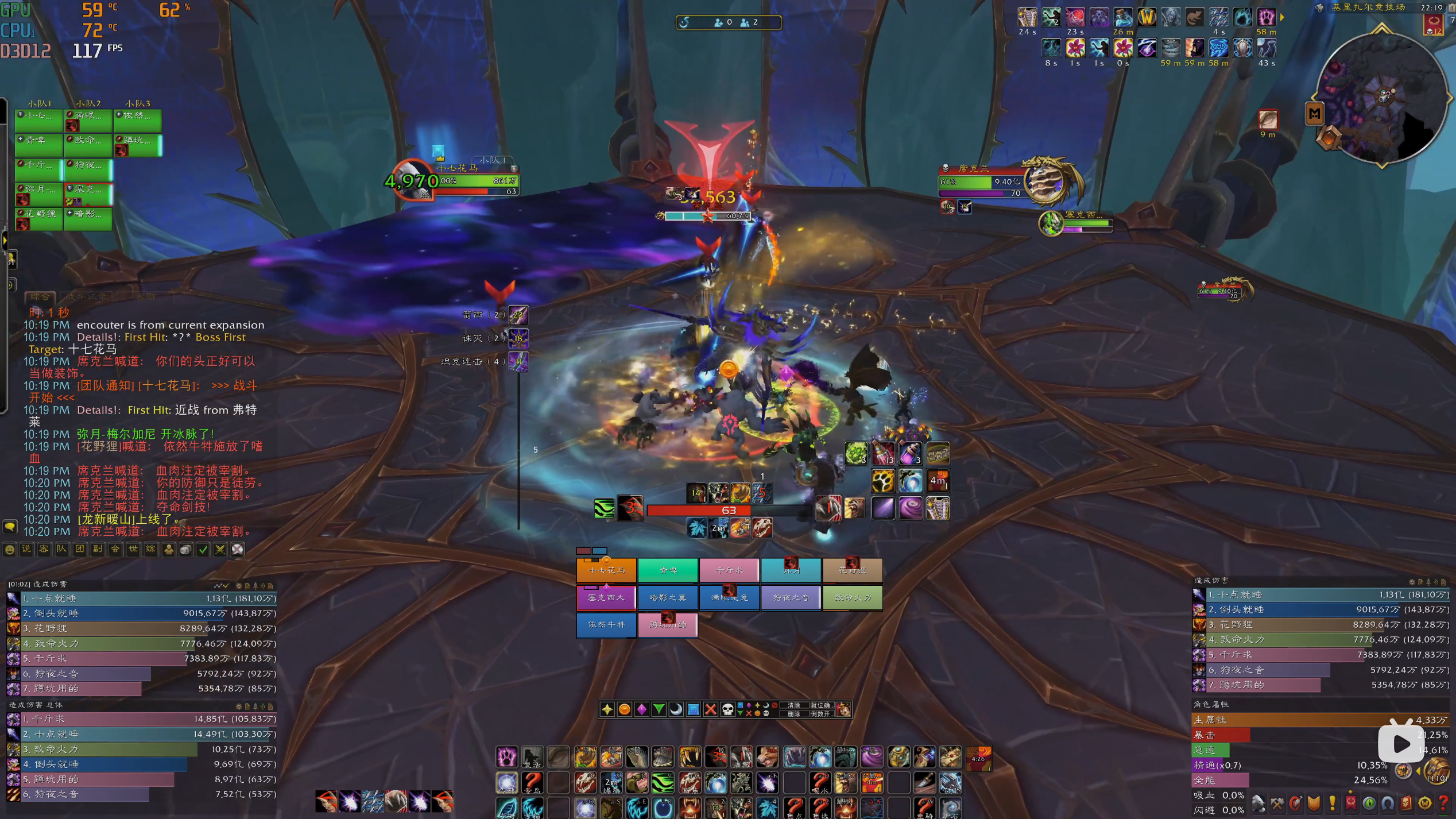The height and width of the screenshot is (819, 1456).
Task: Switch to the 战斗记录 chat tab
Action: click(86, 296)
